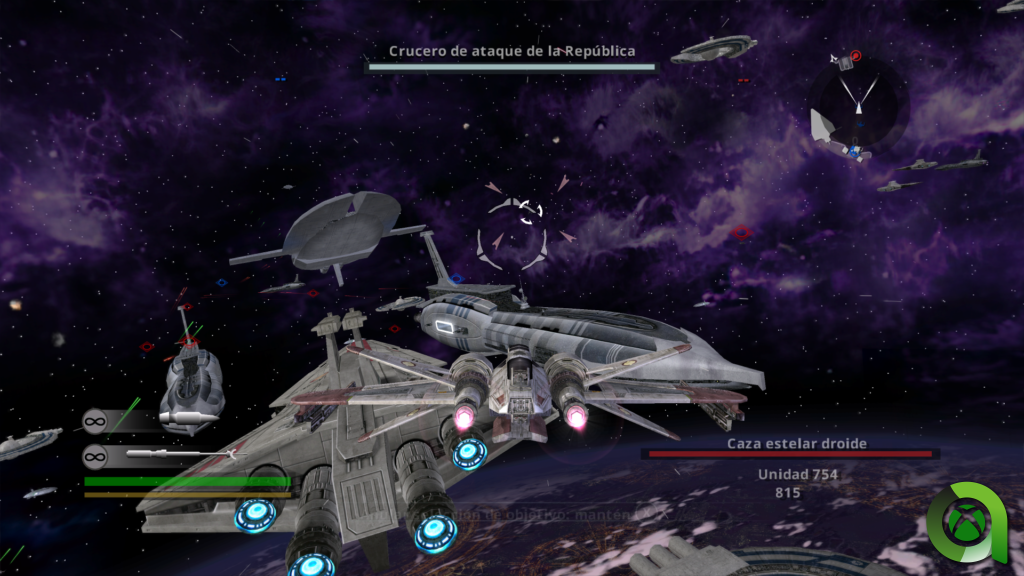
Task: Select the red enemy marker on the radar
Action: coord(855,56)
